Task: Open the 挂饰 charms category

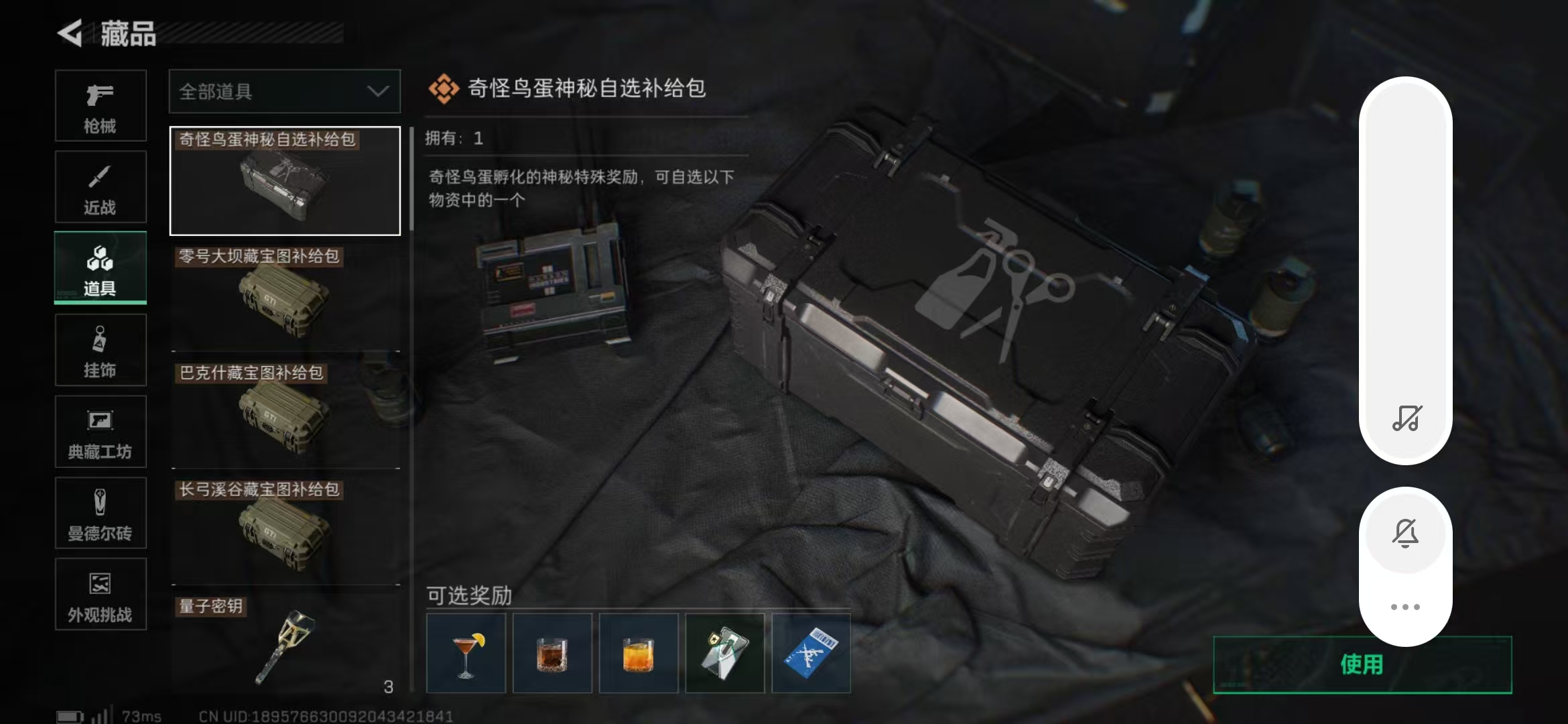Action: tap(101, 349)
